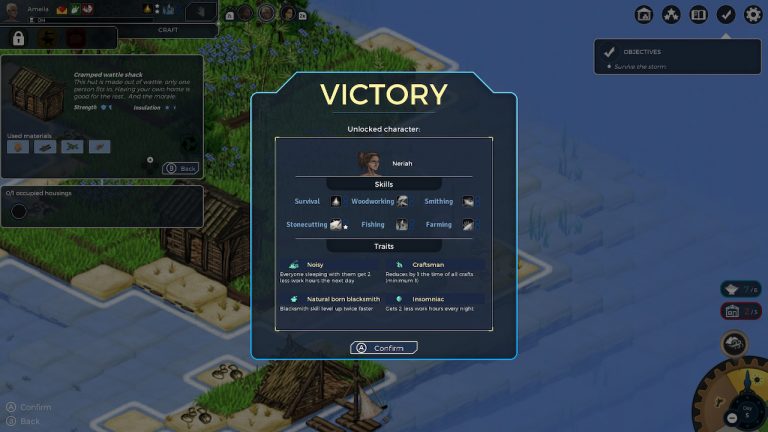Open the journal book icon
This screenshot has width=768, height=432.
699,14
